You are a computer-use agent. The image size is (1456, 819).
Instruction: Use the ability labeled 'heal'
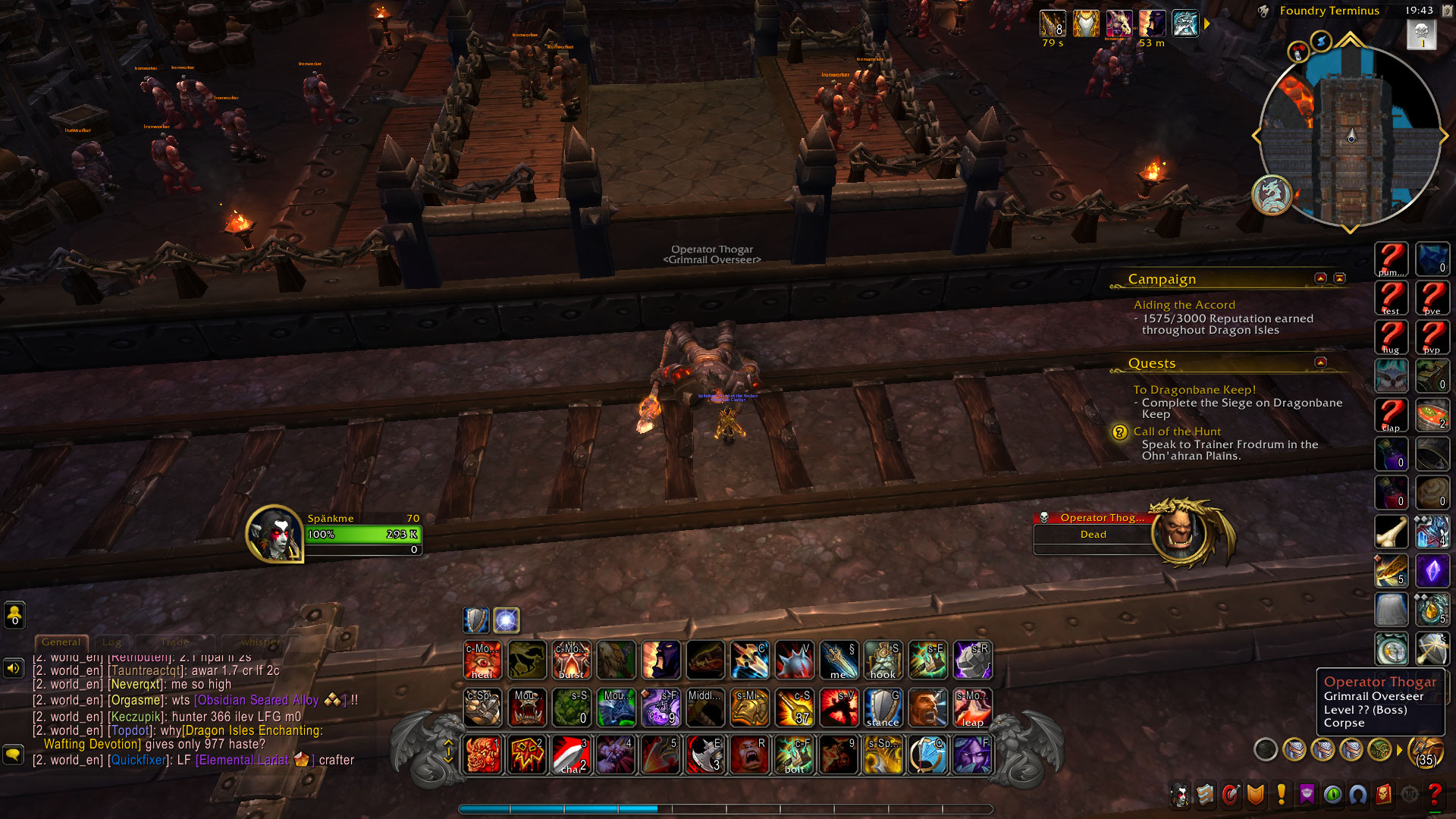pyautogui.click(x=482, y=660)
